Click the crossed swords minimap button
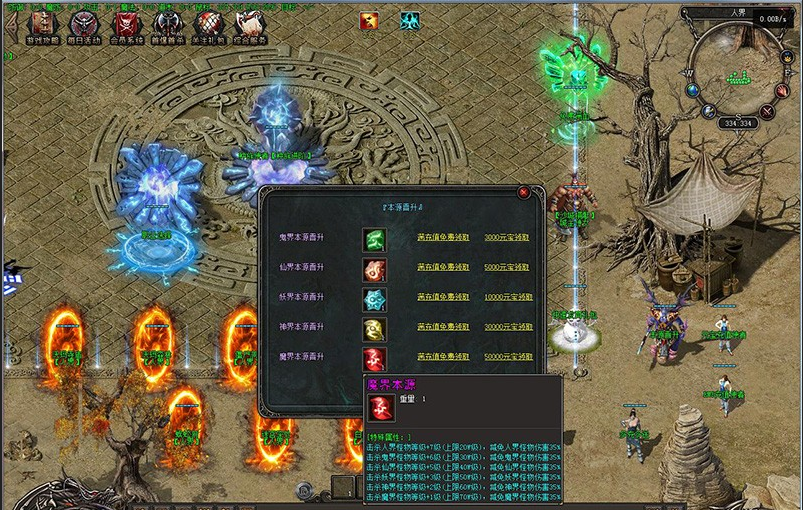Screen dimensions: 803x510 (767, 112)
